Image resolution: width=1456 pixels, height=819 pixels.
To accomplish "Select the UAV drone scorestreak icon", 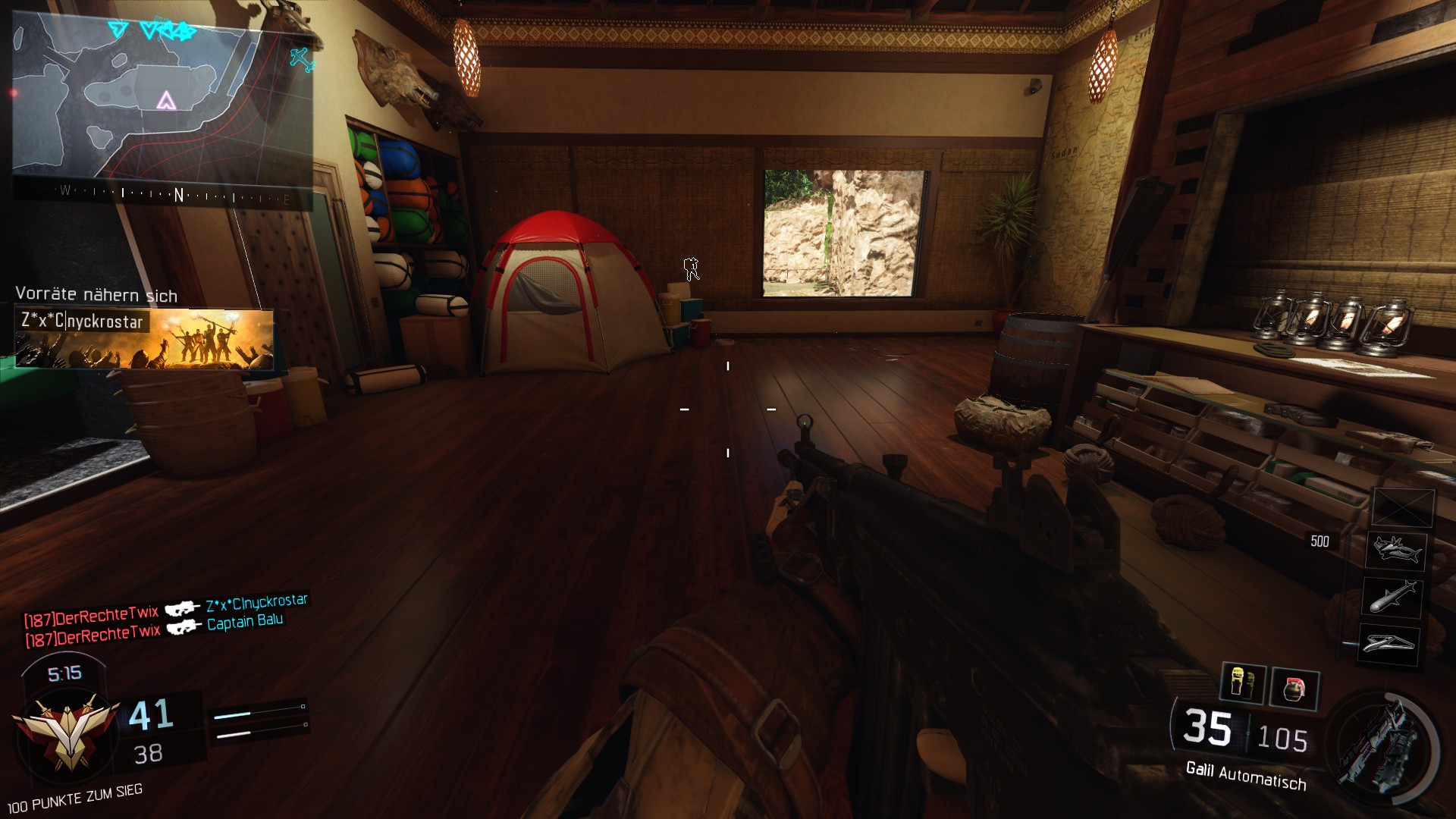I will (x=1389, y=644).
